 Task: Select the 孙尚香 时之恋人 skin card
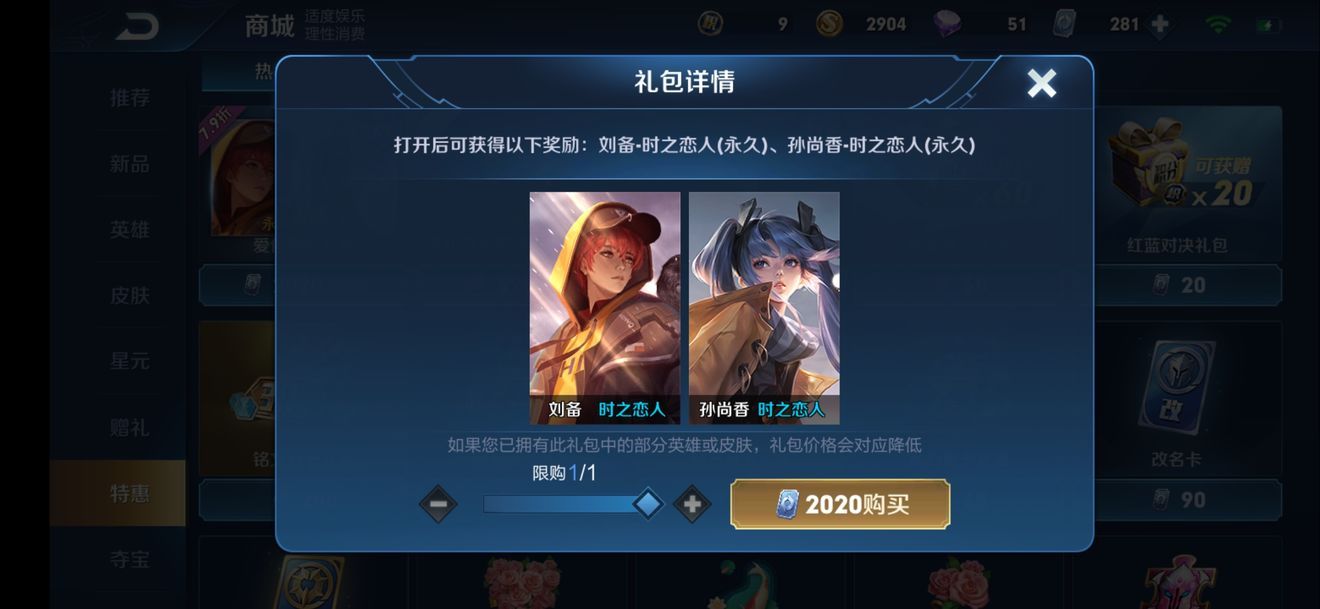[764, 307]
